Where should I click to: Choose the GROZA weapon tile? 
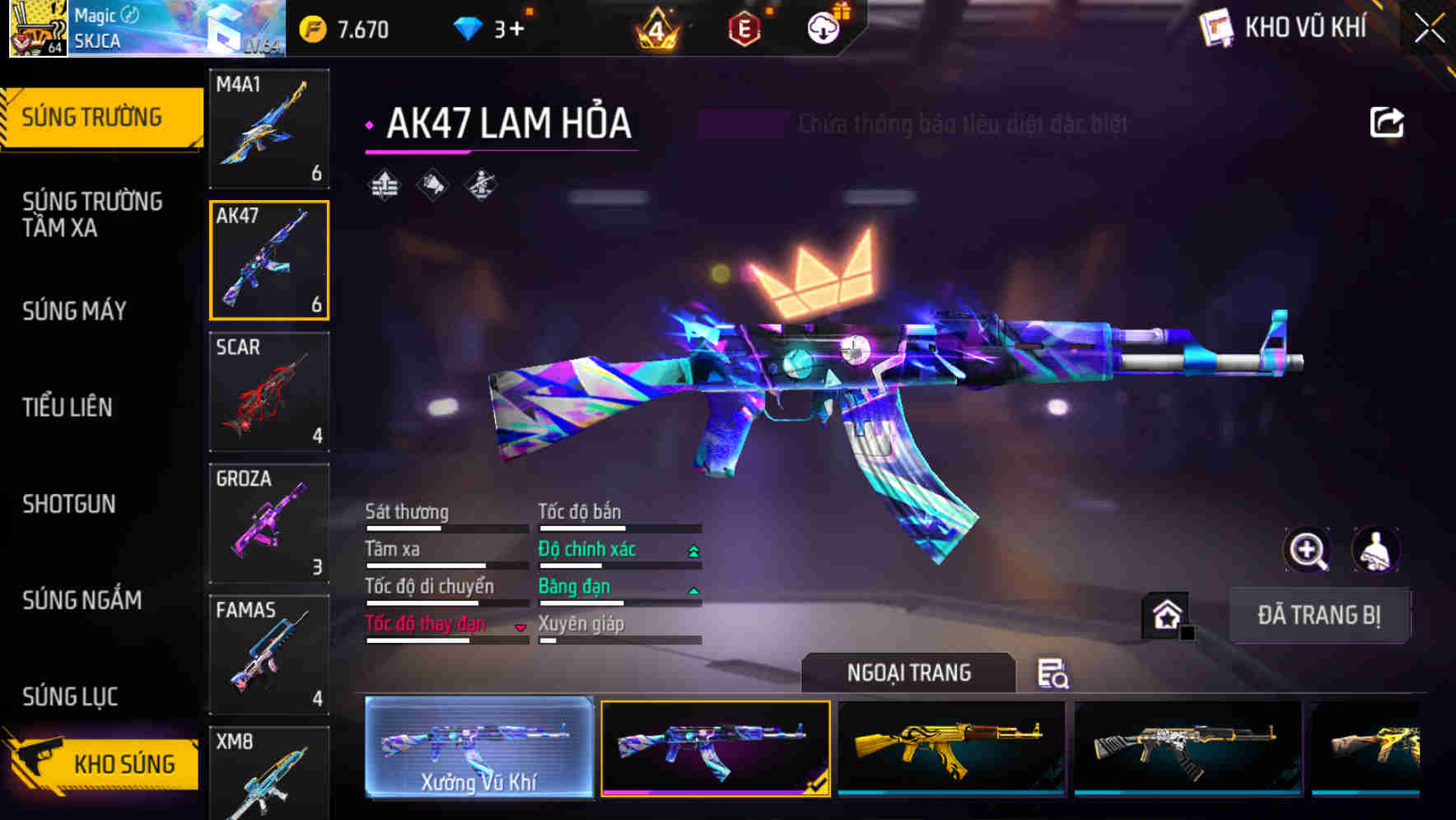tap(269, 524)
